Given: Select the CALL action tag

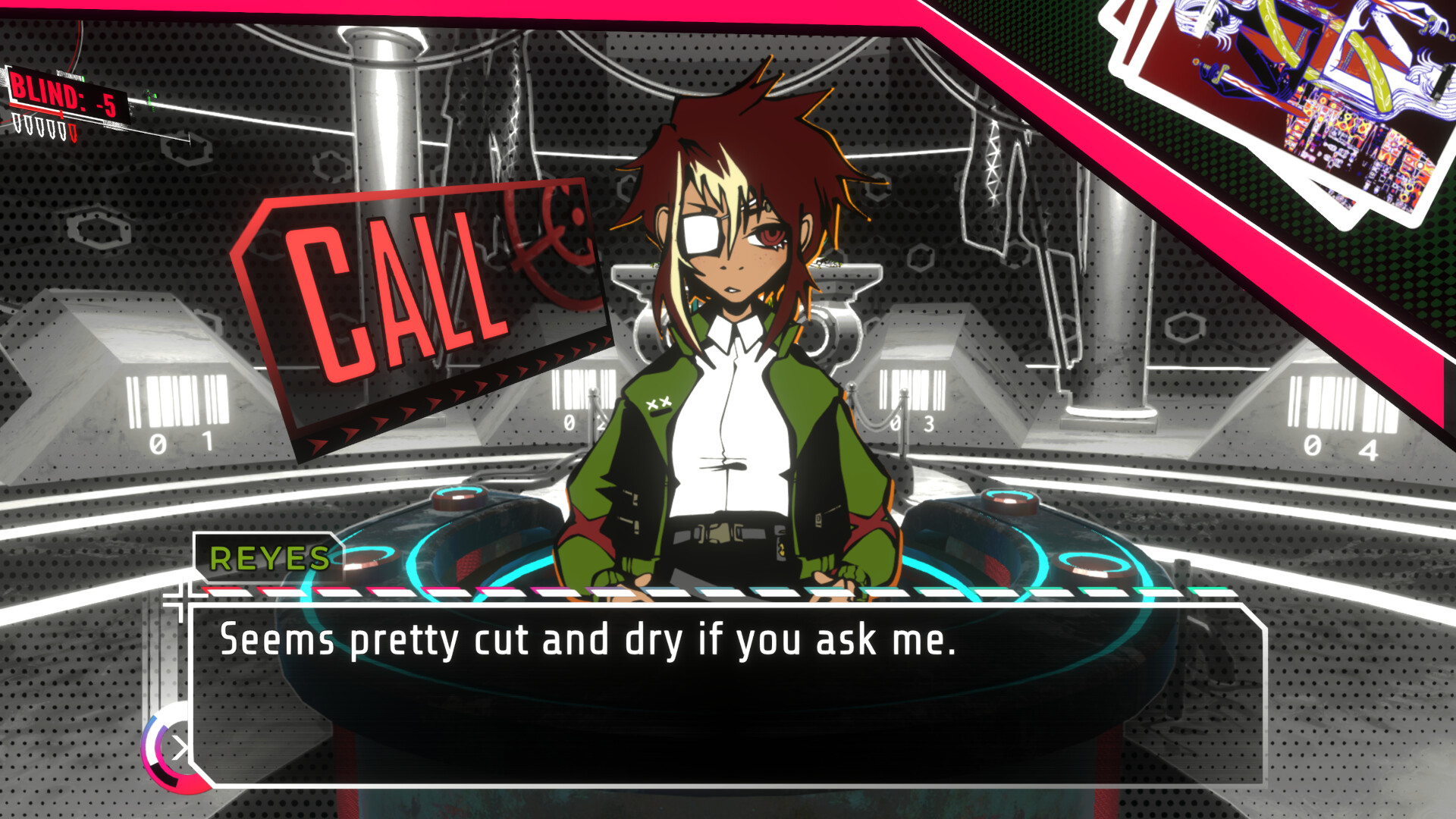Looking at the screenshot, I should [402, 281].
